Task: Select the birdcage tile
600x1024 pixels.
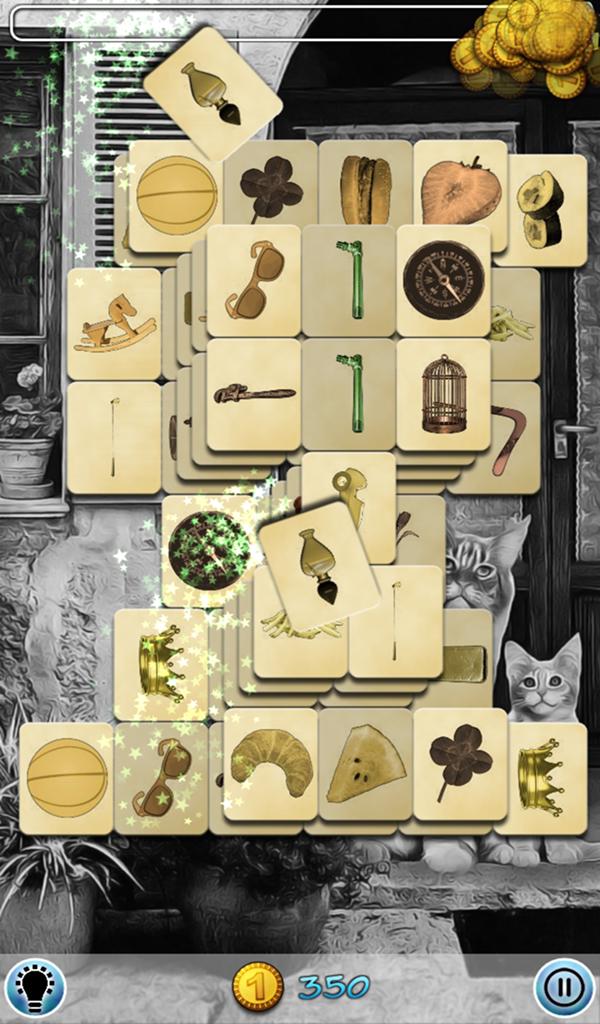Action: click(x=443, y=394)
